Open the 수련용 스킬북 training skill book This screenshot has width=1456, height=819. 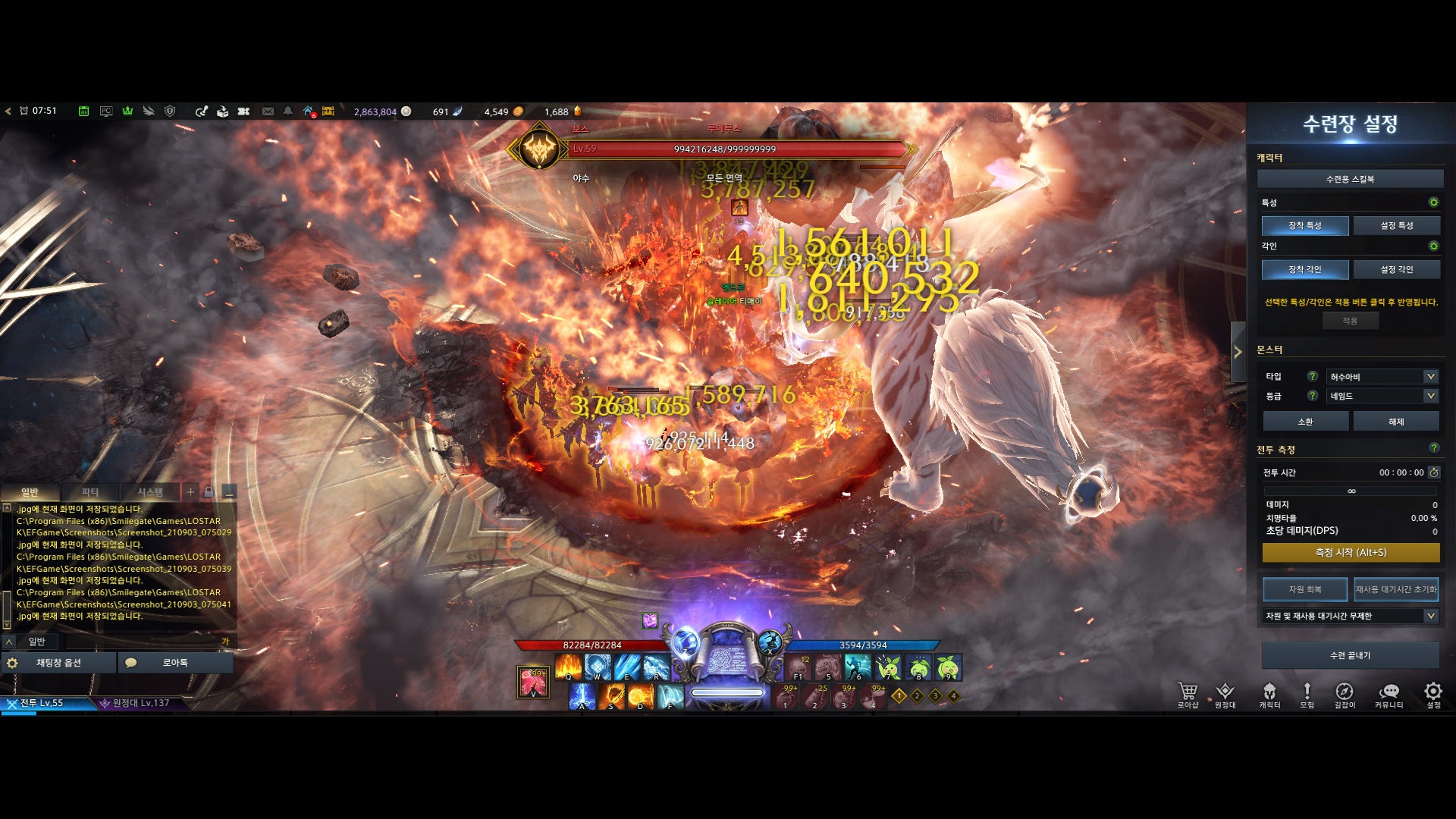[1350, 179]
